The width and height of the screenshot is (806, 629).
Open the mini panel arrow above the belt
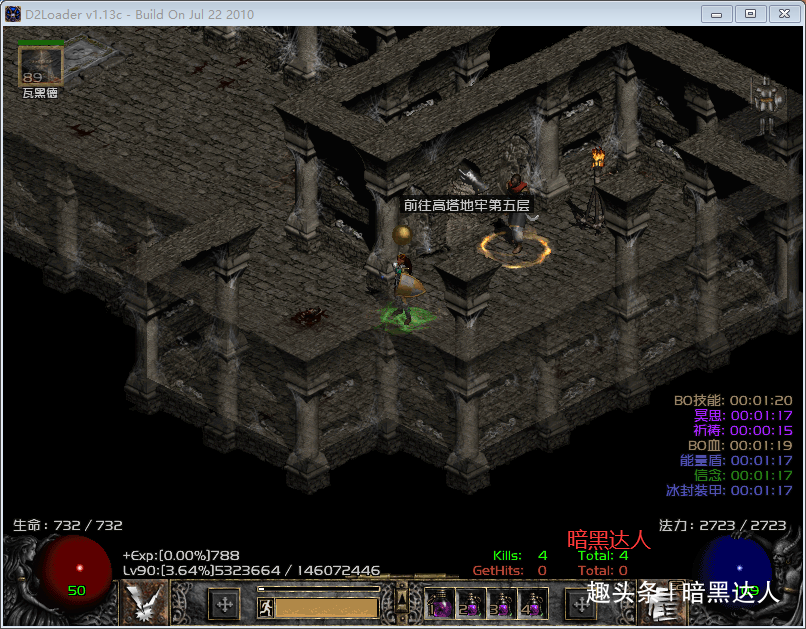[402, 598]
